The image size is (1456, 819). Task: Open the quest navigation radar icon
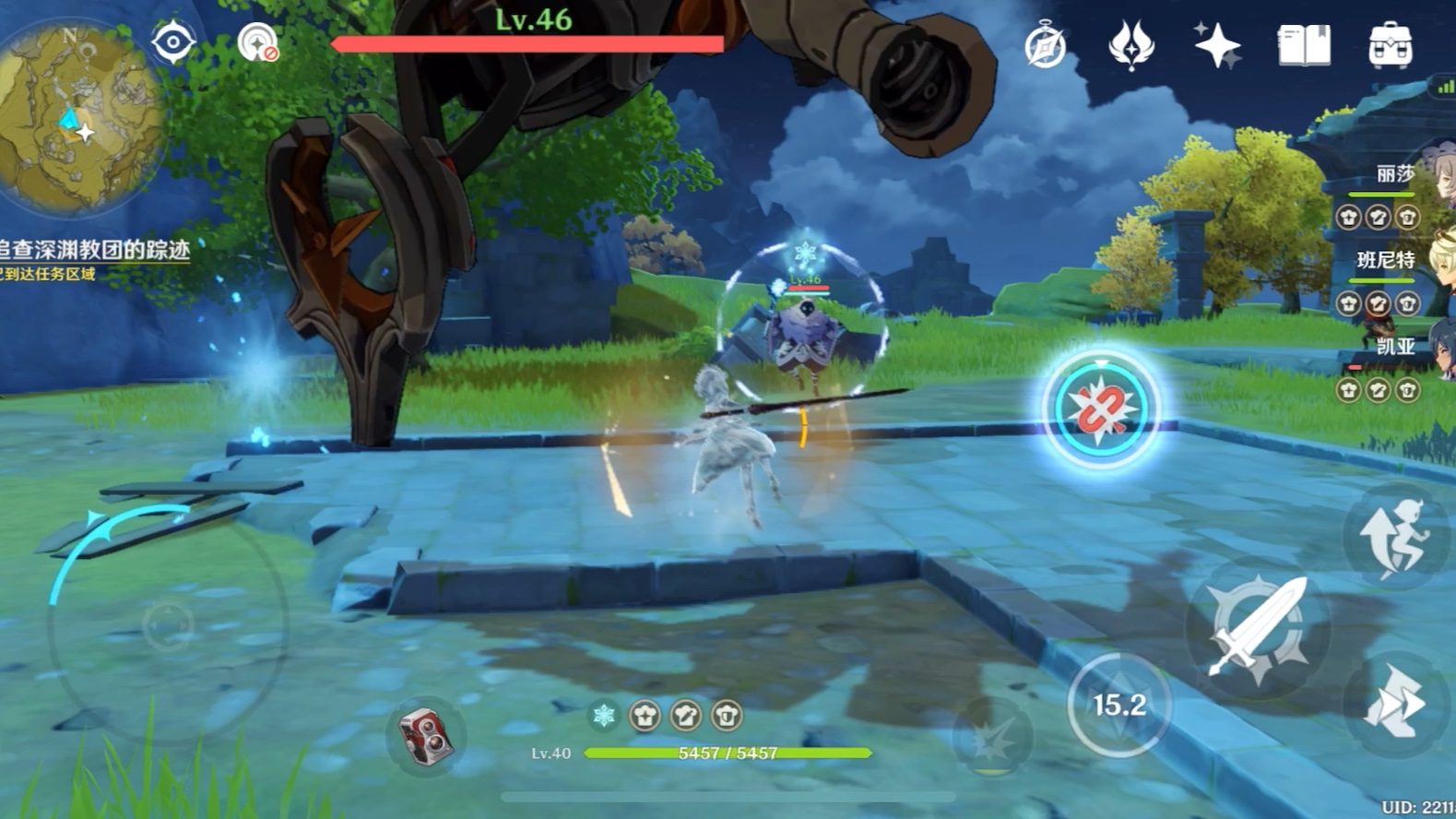(257, 43)
